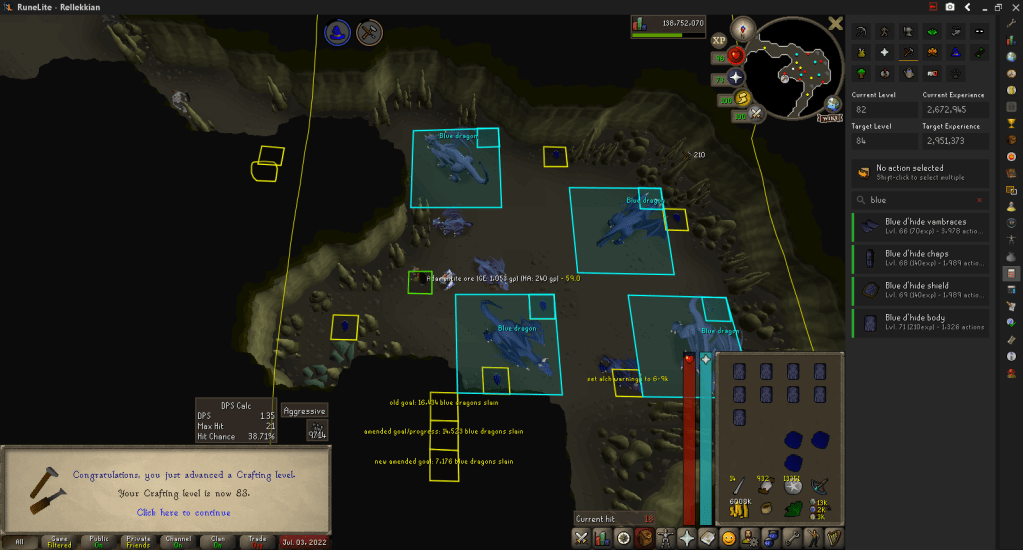
Task: Toggle run with the energy orb
Action: click(743, 99)
